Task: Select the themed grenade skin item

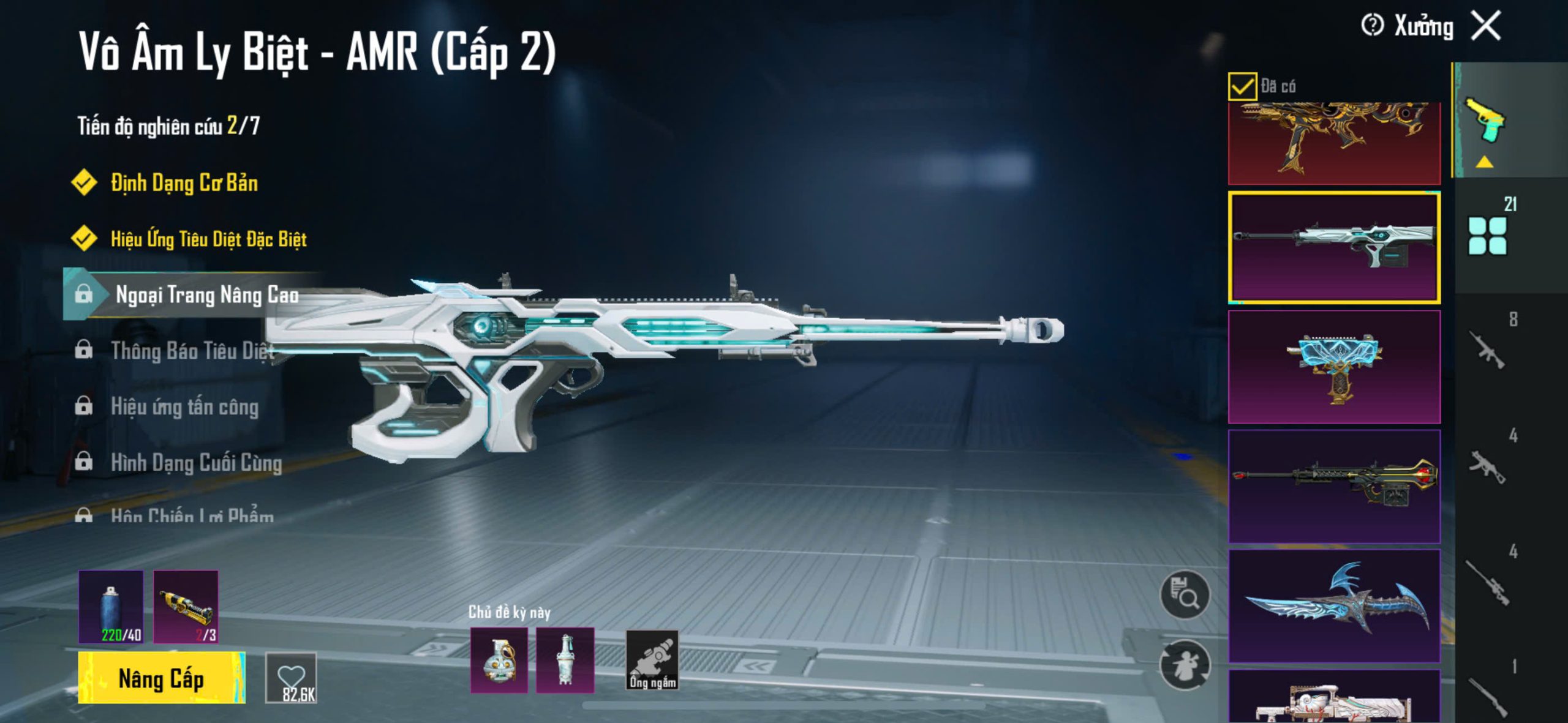Action: click(x=499, y=660)
